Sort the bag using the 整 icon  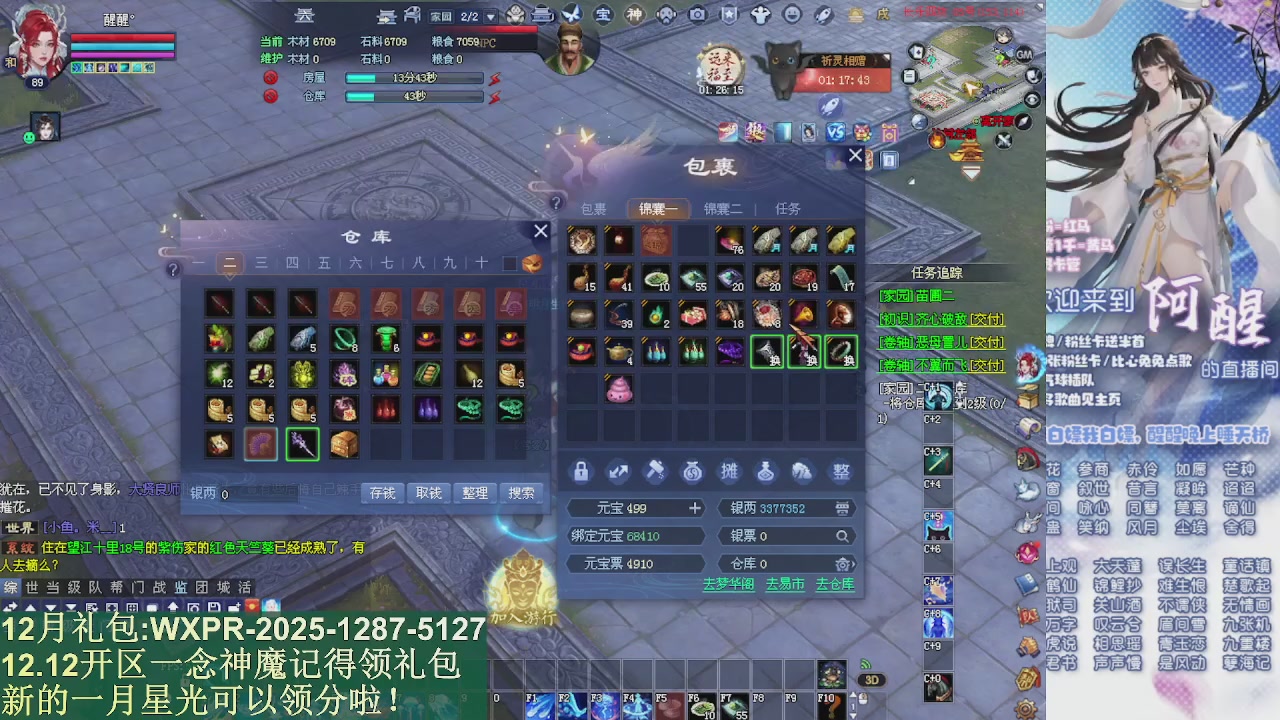(x=839, y=472)
